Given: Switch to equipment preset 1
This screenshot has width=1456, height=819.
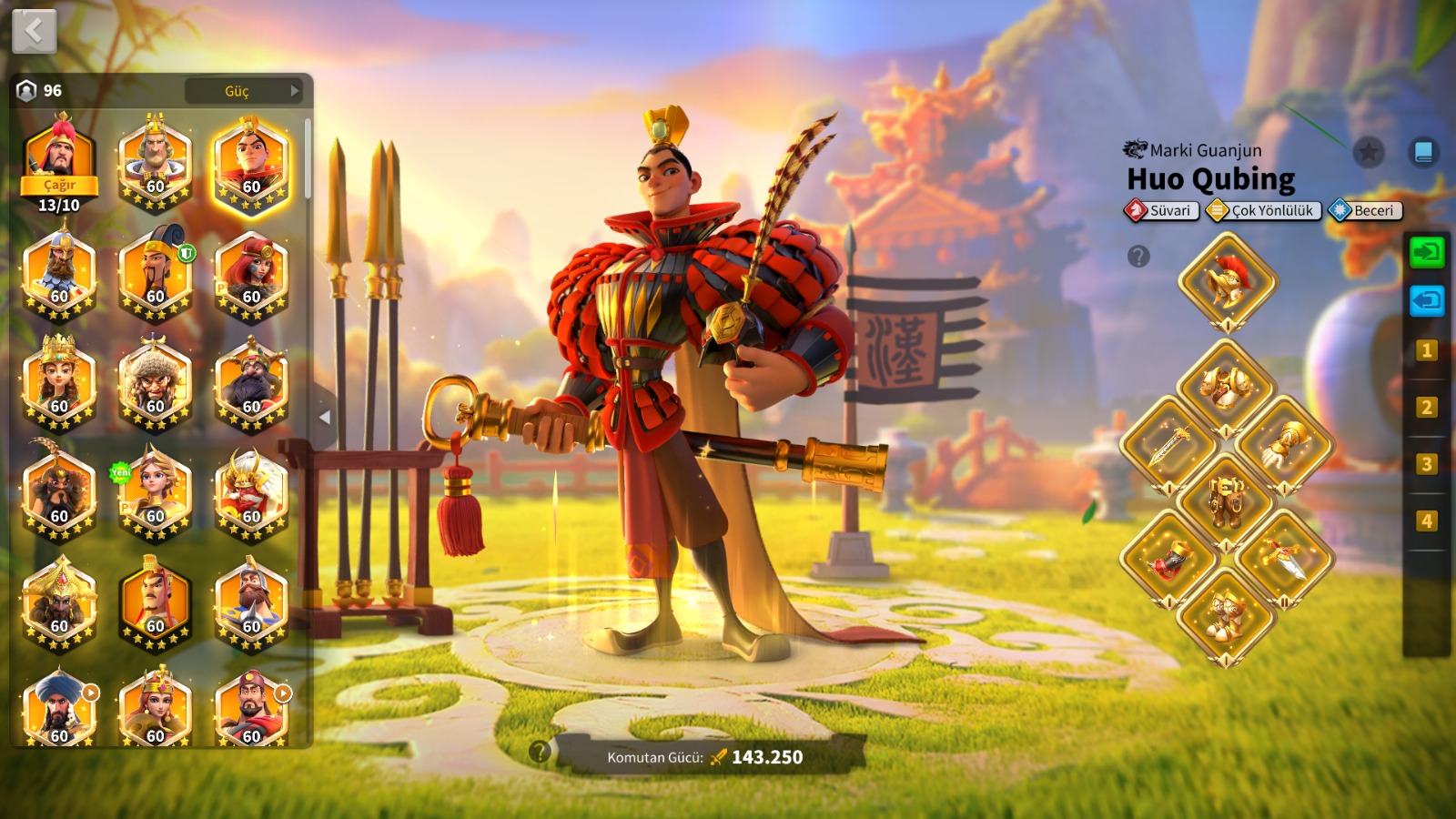Looking at the screenshot, I should point(1426,350).
